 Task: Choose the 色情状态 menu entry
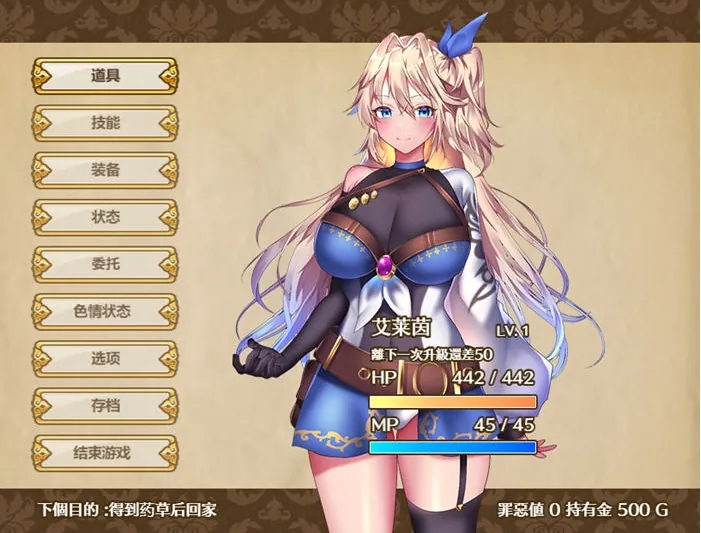click(105, 310)
